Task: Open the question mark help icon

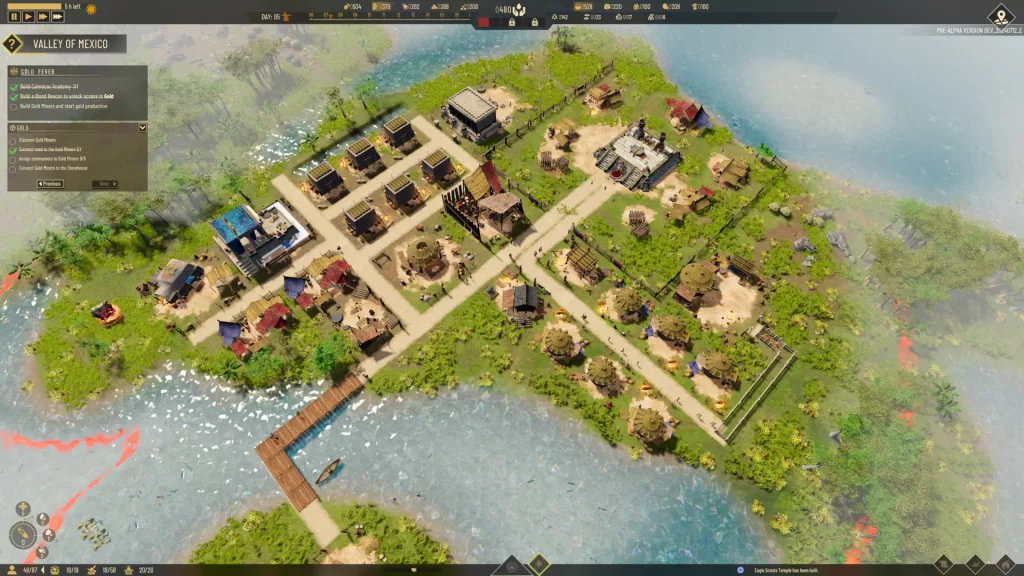Action: click(12, 44)
